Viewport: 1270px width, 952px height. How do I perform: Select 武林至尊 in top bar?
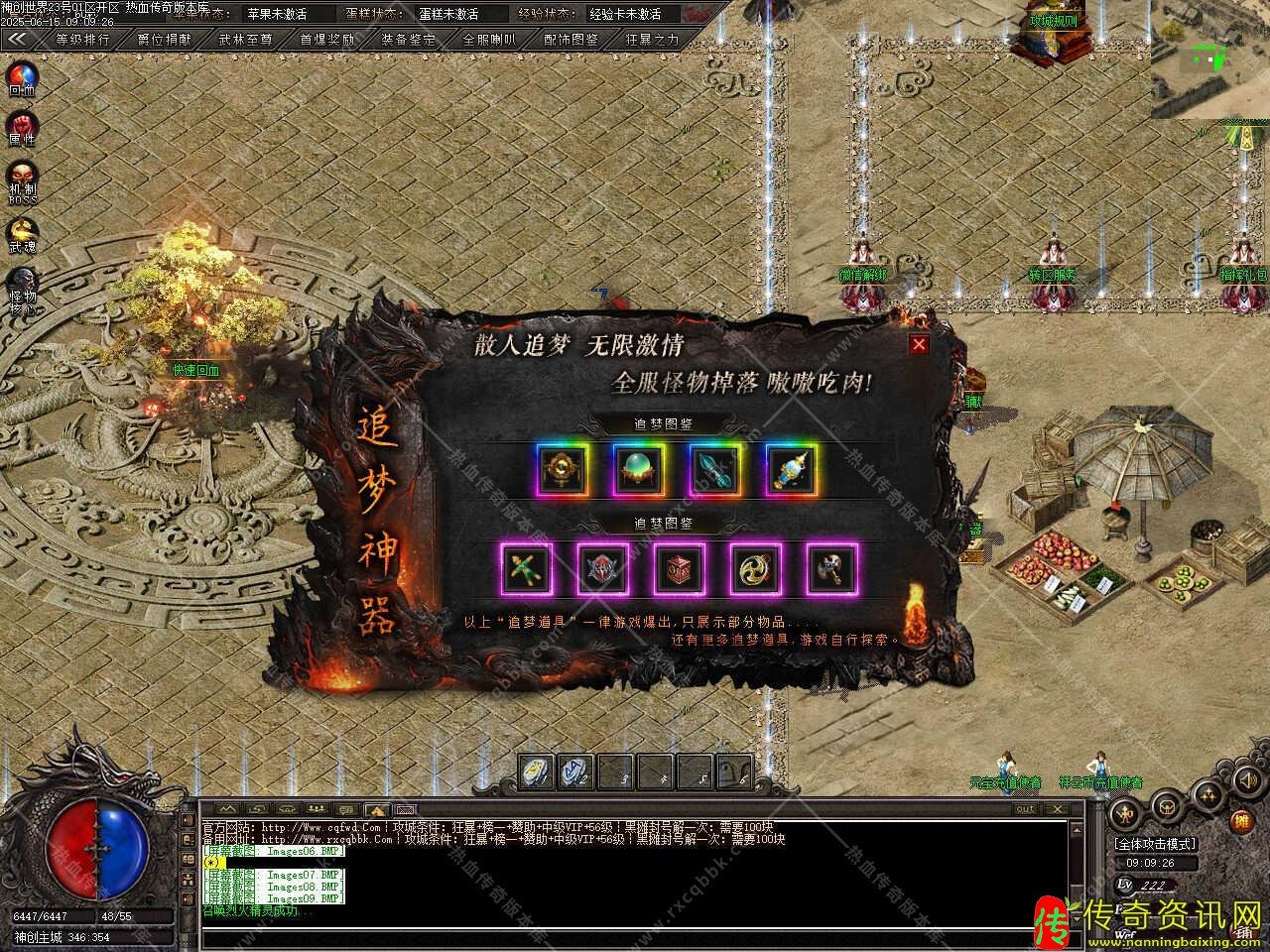coord(245,40)
